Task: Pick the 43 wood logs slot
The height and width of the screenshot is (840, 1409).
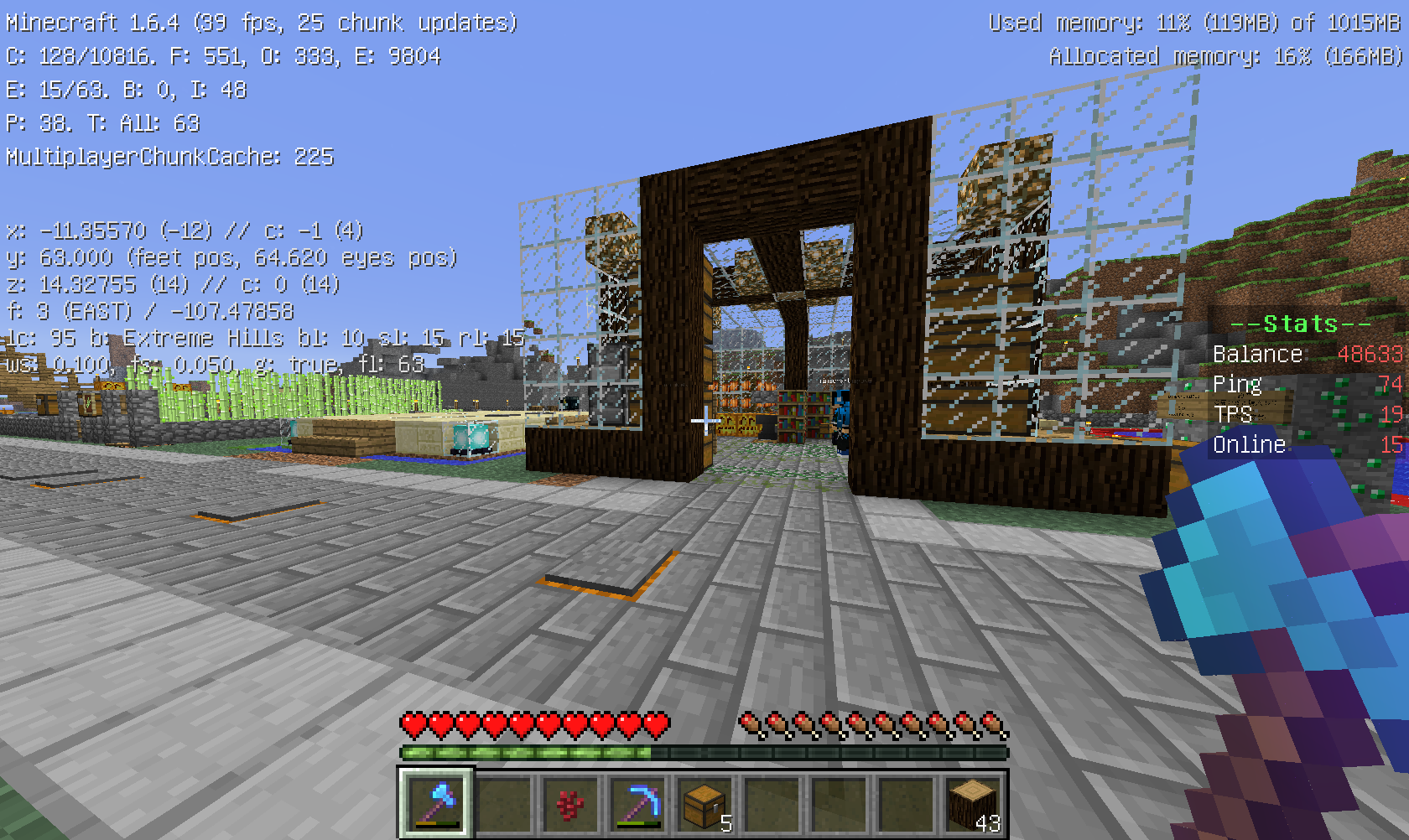Action: click(972, 803)
